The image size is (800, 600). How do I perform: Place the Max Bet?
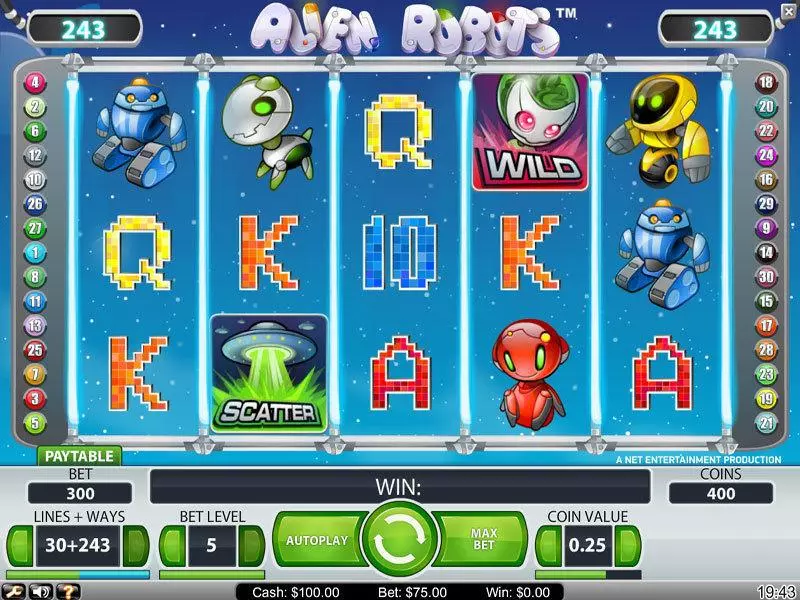click(484, 540)
